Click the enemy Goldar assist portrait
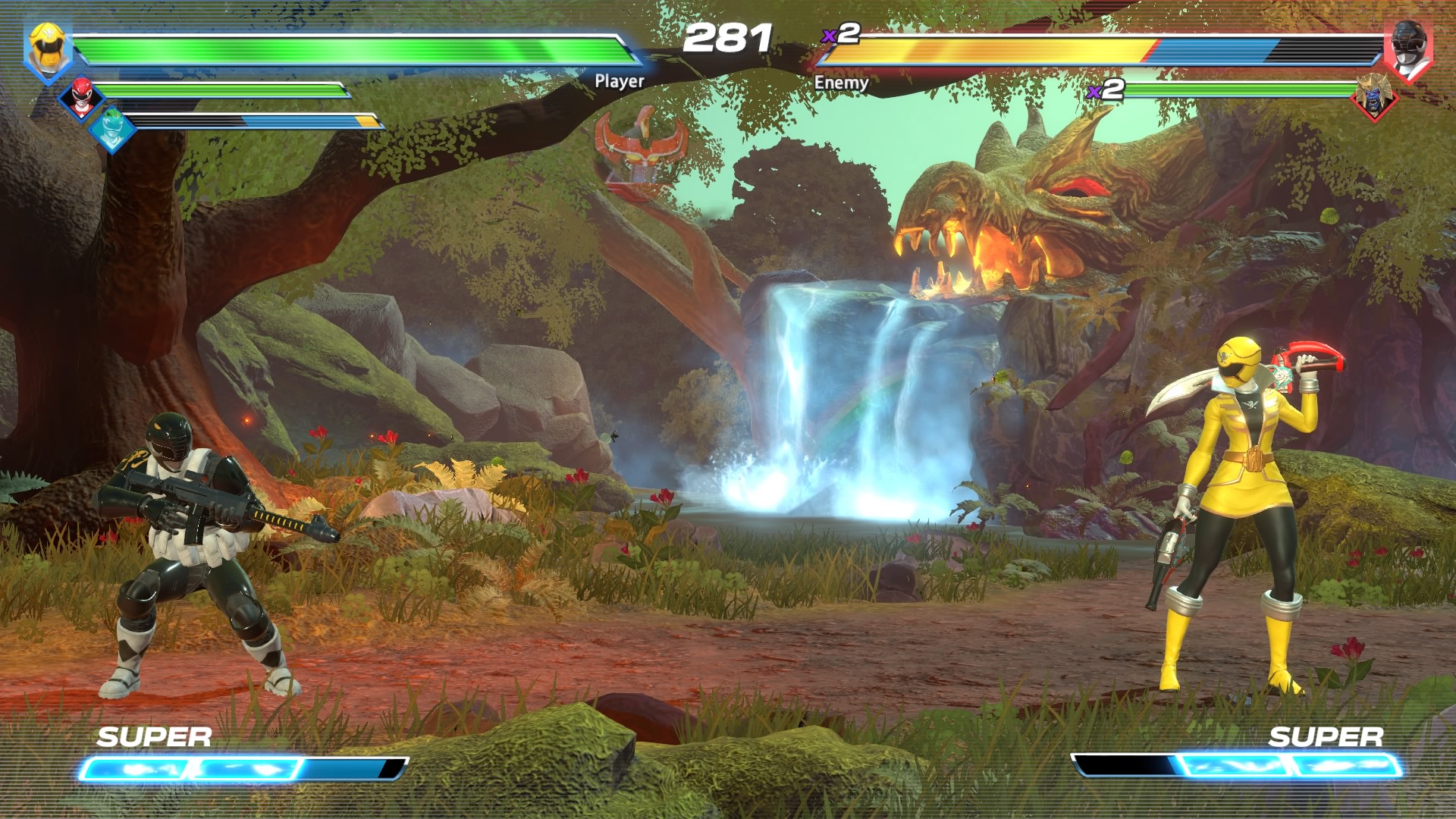1456x819 pixels. click(x=1373, y=96)
